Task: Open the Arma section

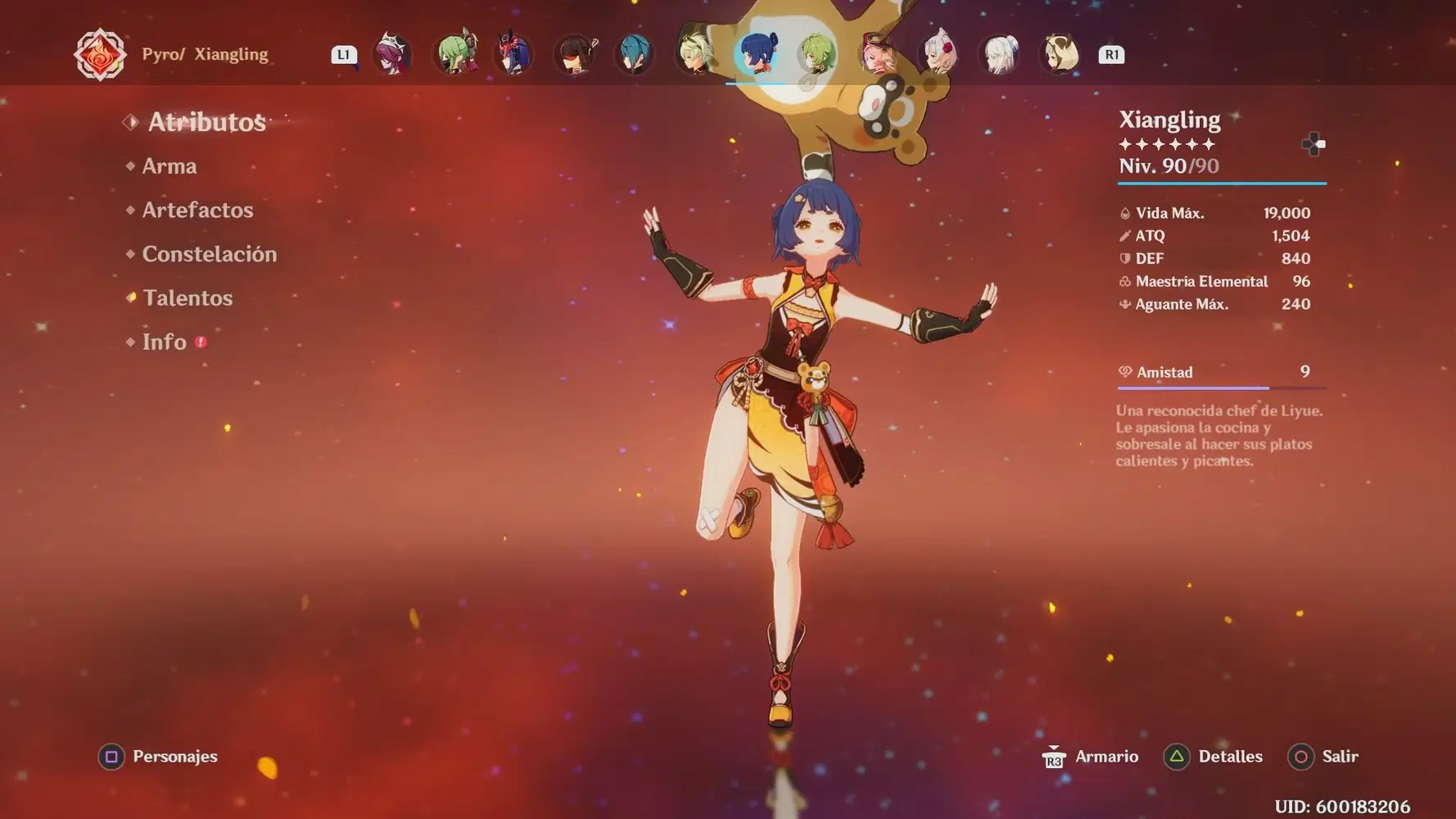Action: (x=170, y=166)
